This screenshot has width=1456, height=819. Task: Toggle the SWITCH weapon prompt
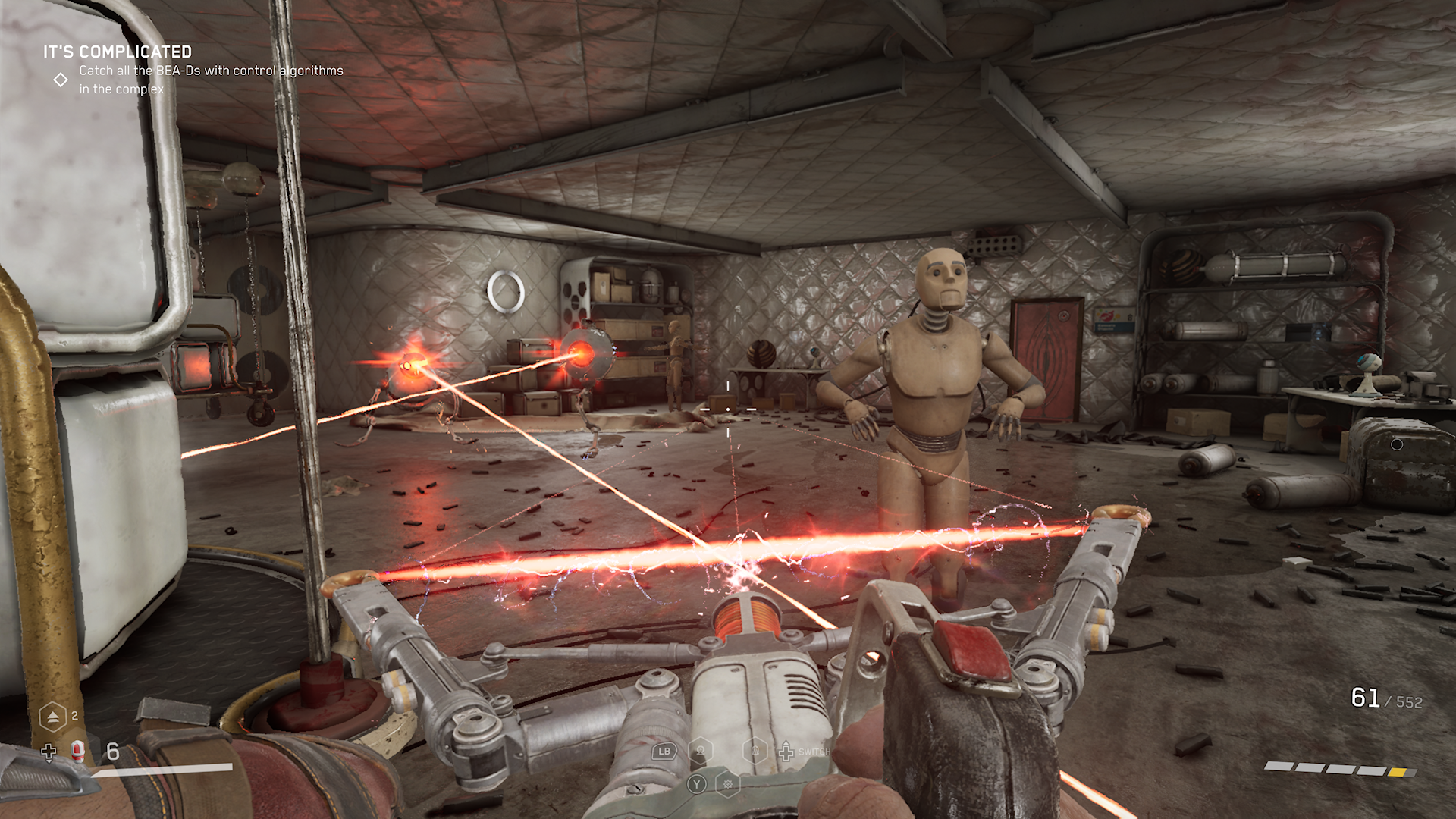[x=814, y=752]
